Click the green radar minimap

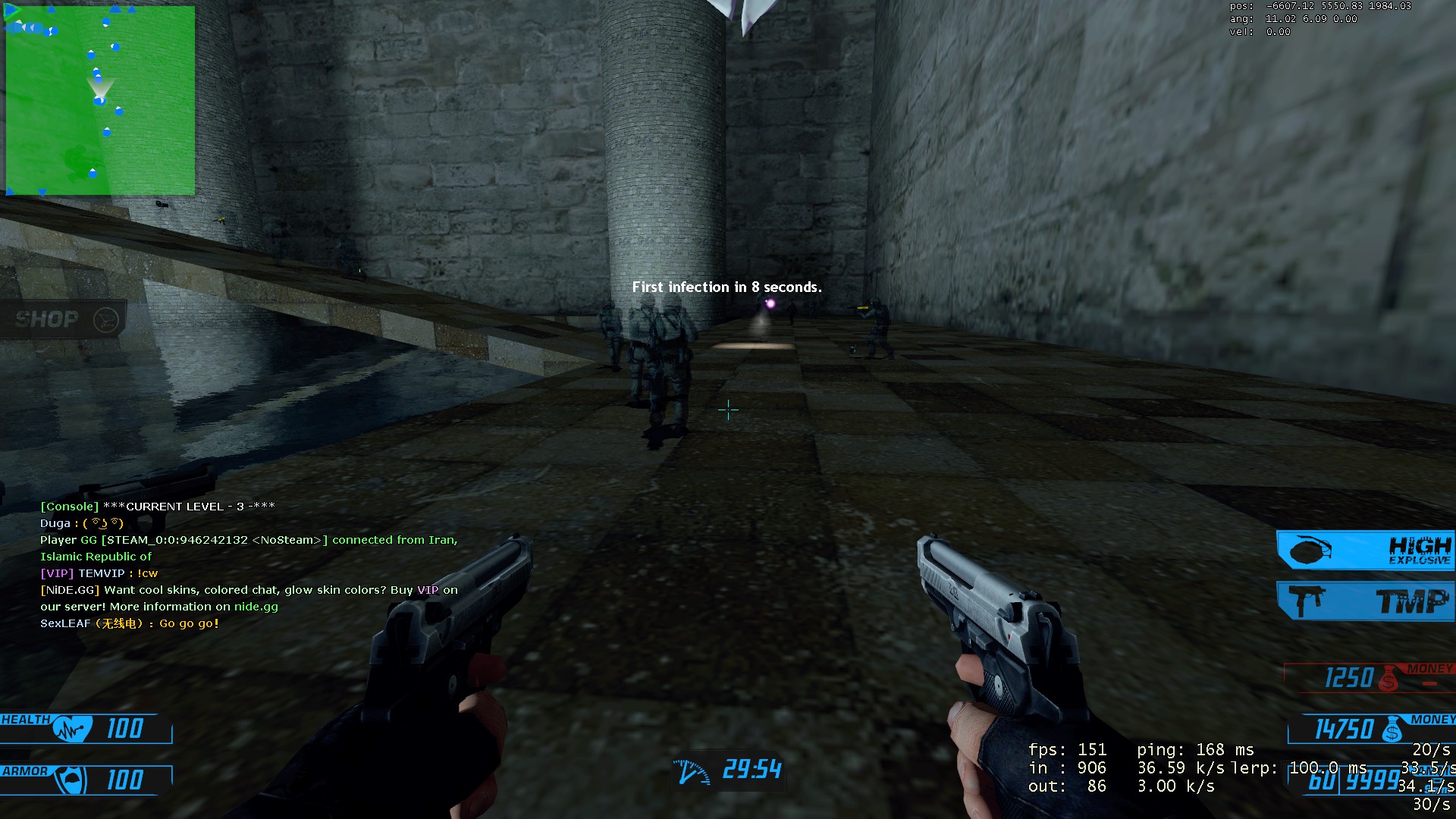[x=100, y=100]
